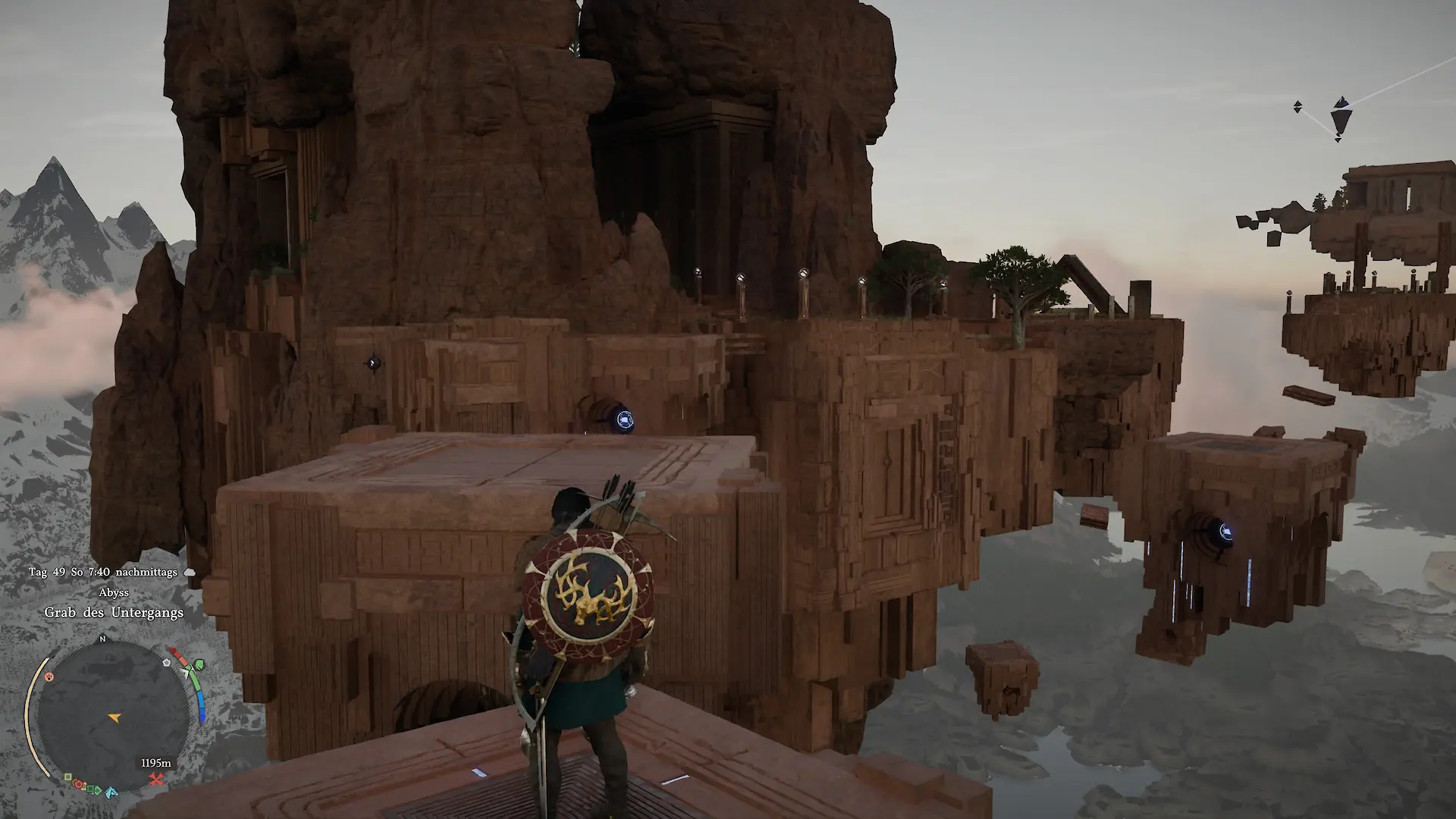
Task: Select the orange paw print minimap marker
Action: click(49, 676)
